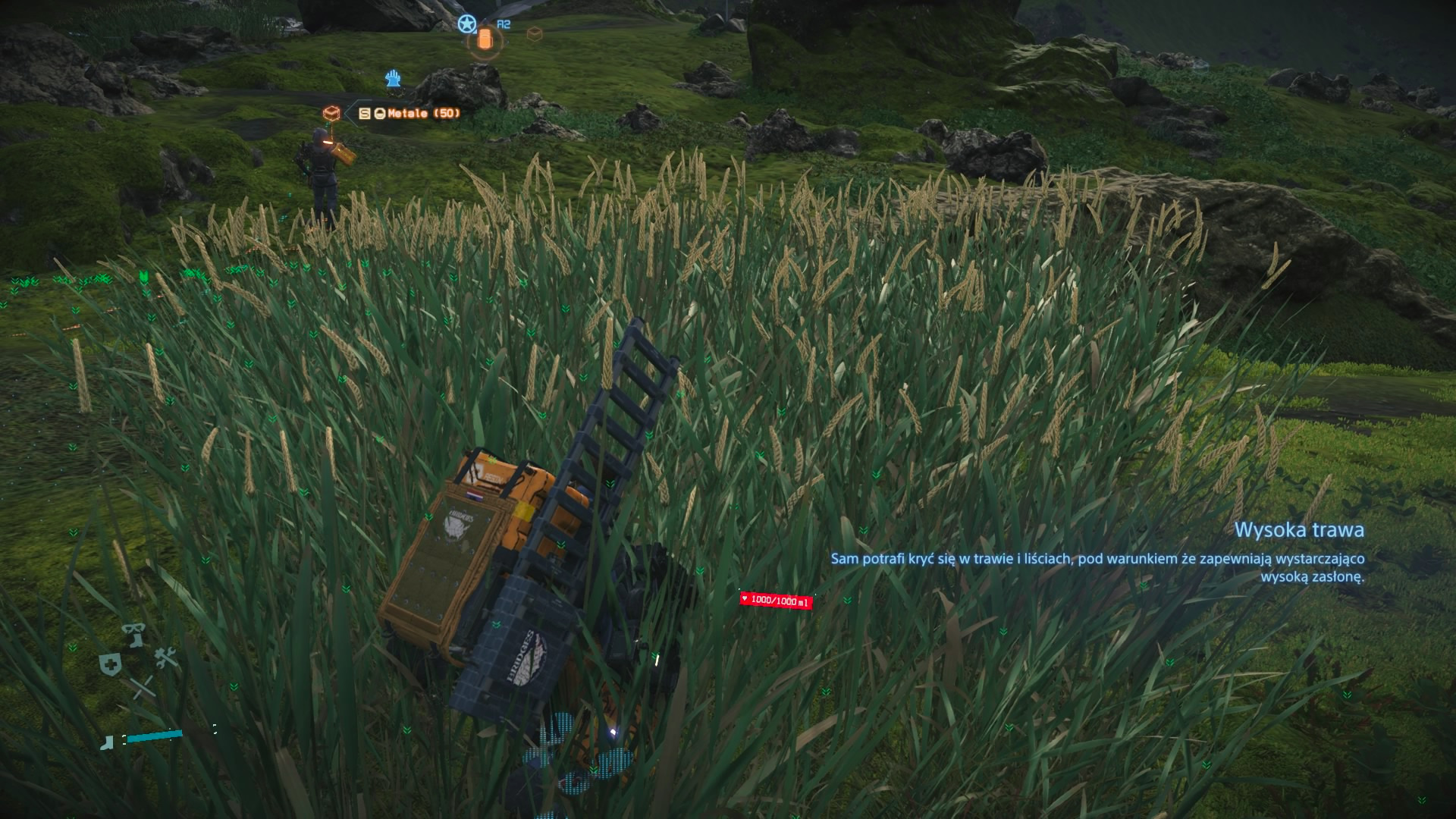Select the faded orange box marker
Screen dimensions: 1456x819
[534, 33]
